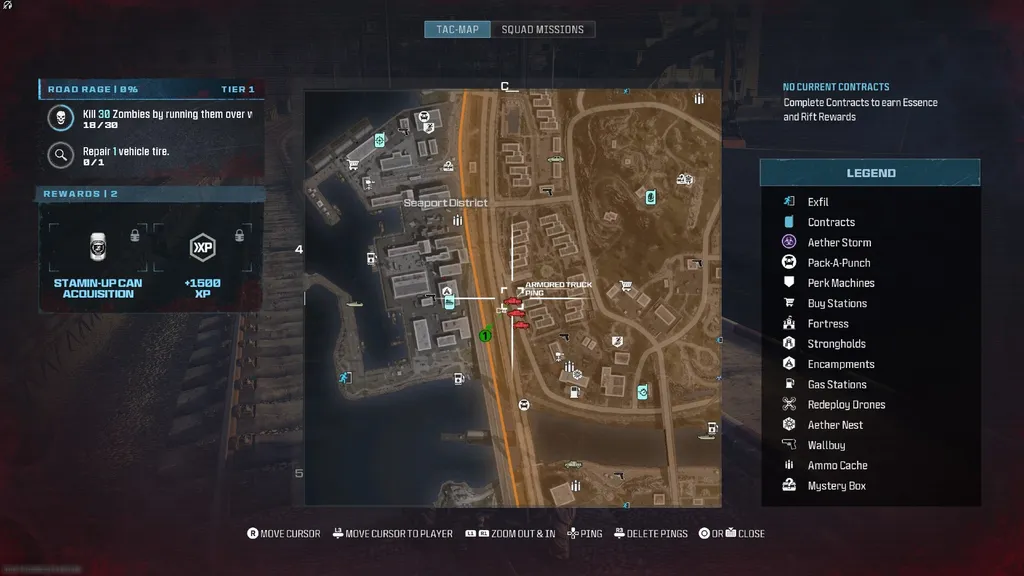Choose the Ammo Cache legend entry
This screenshot has width=1024, height=576.
coord(837,465)
